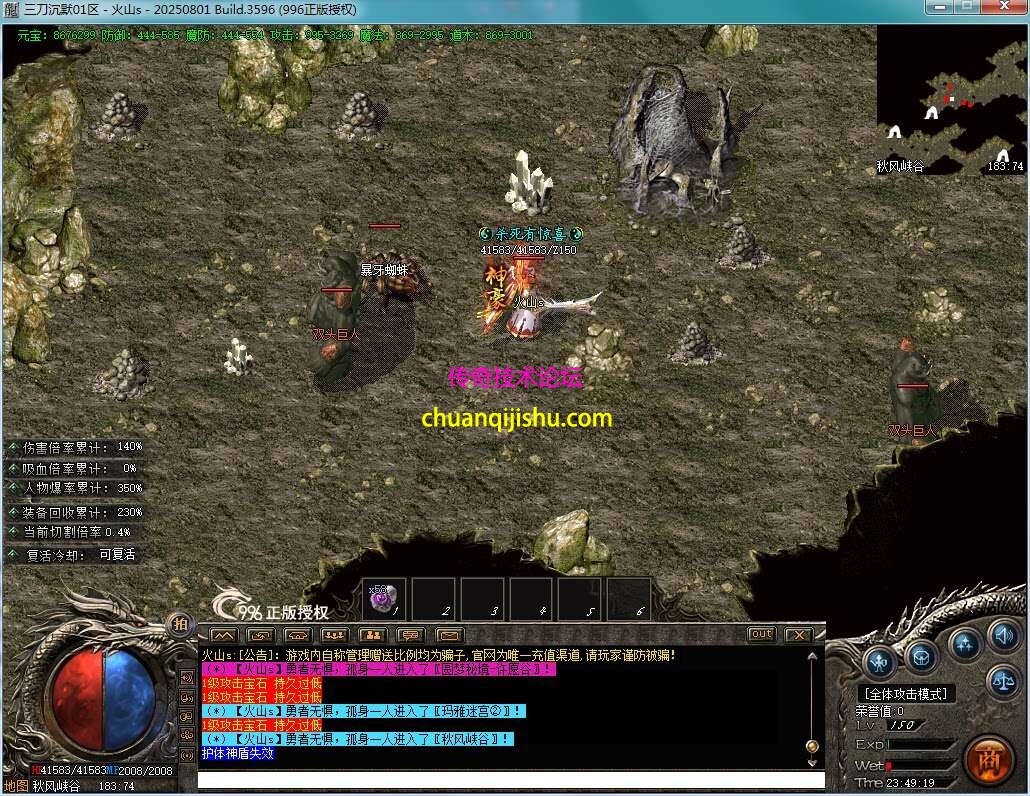Click the 拍 auction button

pyautogui.click(x=181, y=623)
